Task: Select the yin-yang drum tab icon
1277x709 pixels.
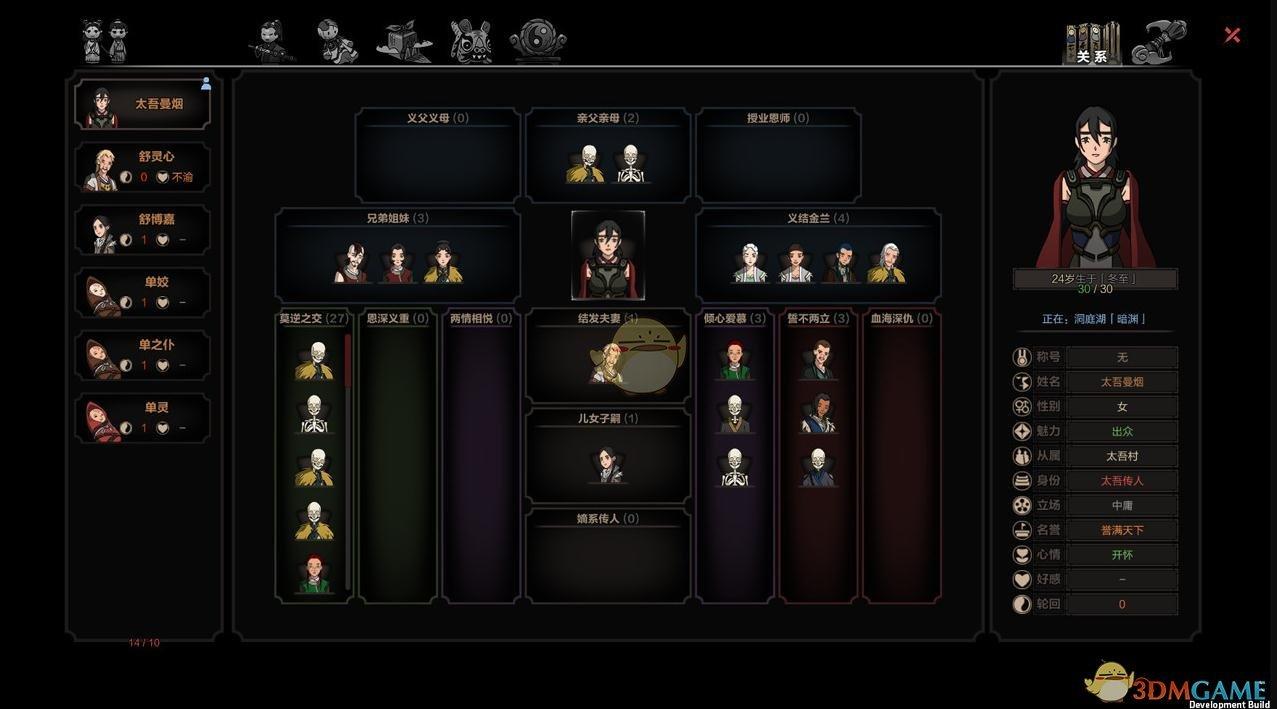Action: click(538, 42)
